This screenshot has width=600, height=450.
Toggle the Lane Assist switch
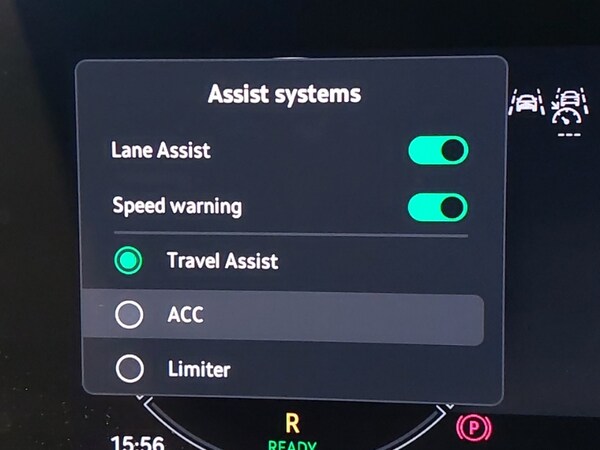[438, 151]
